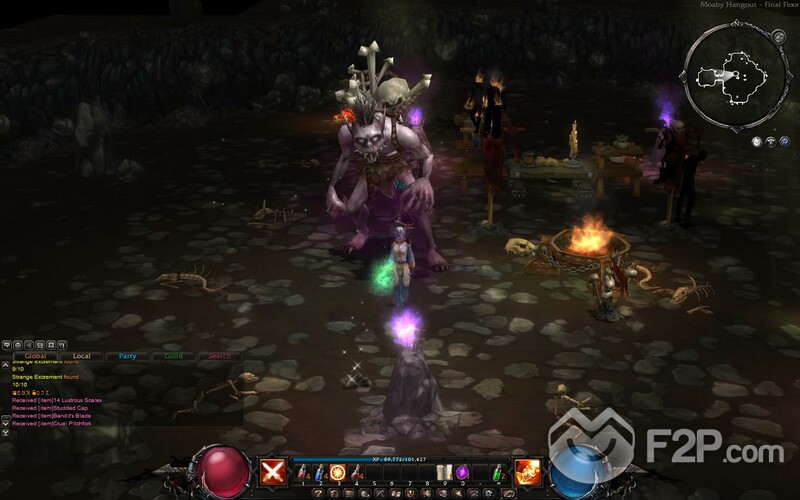Open the Search chat tab

tap(219, 355)
